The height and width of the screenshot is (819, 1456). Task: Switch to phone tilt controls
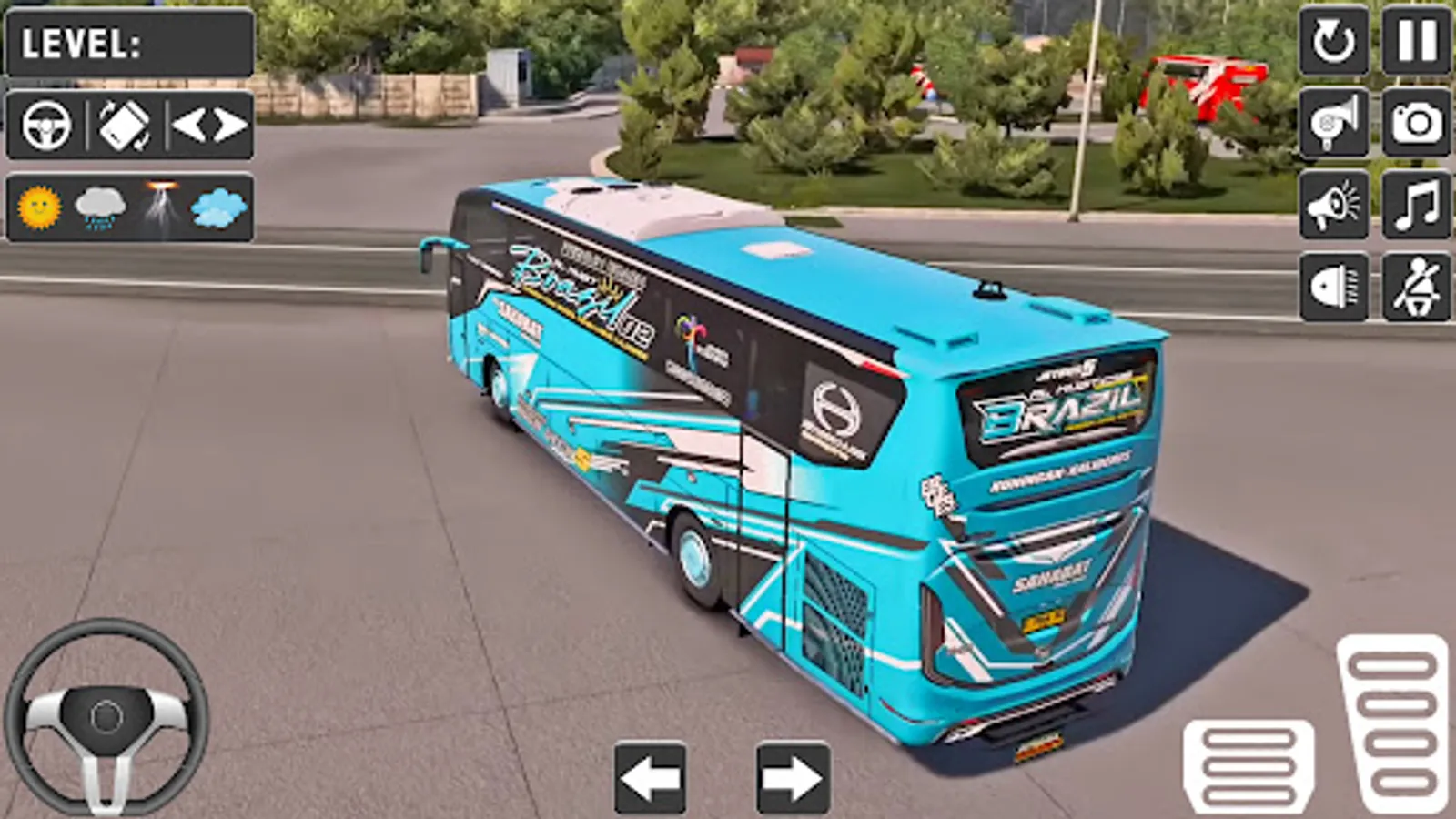tap(124, 123)
